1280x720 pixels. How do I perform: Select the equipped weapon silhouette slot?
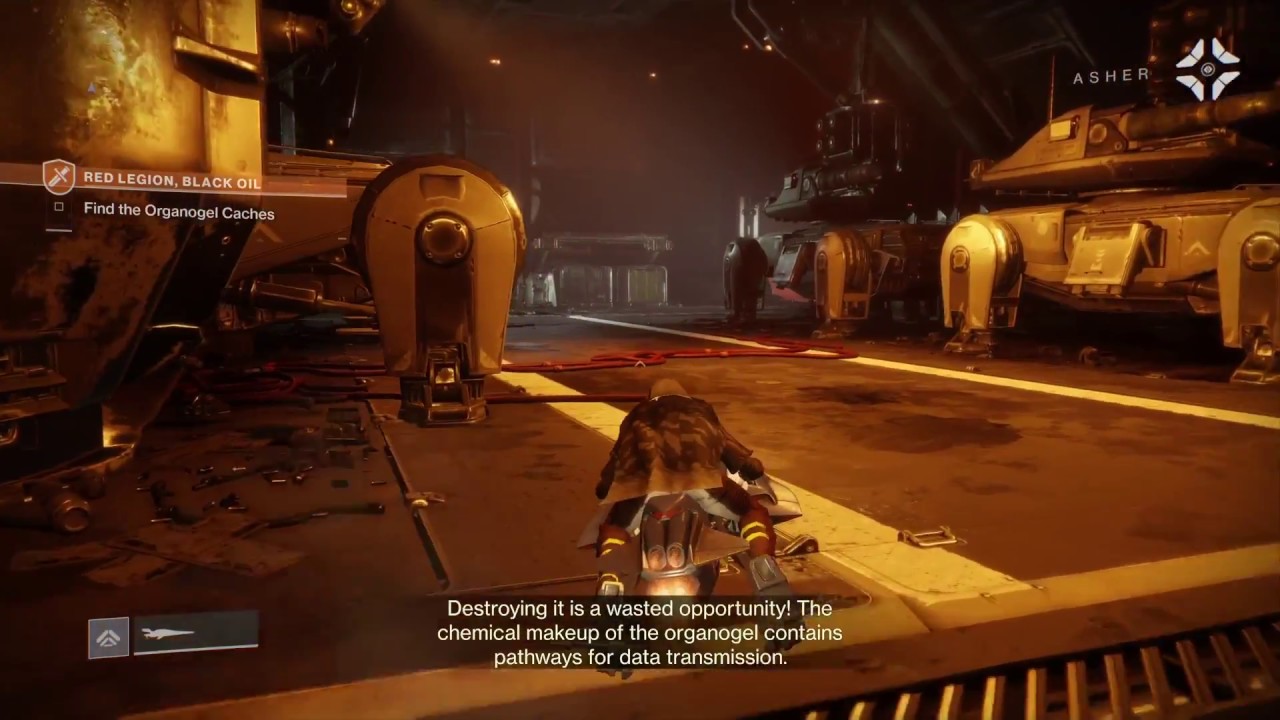(195, 634)
